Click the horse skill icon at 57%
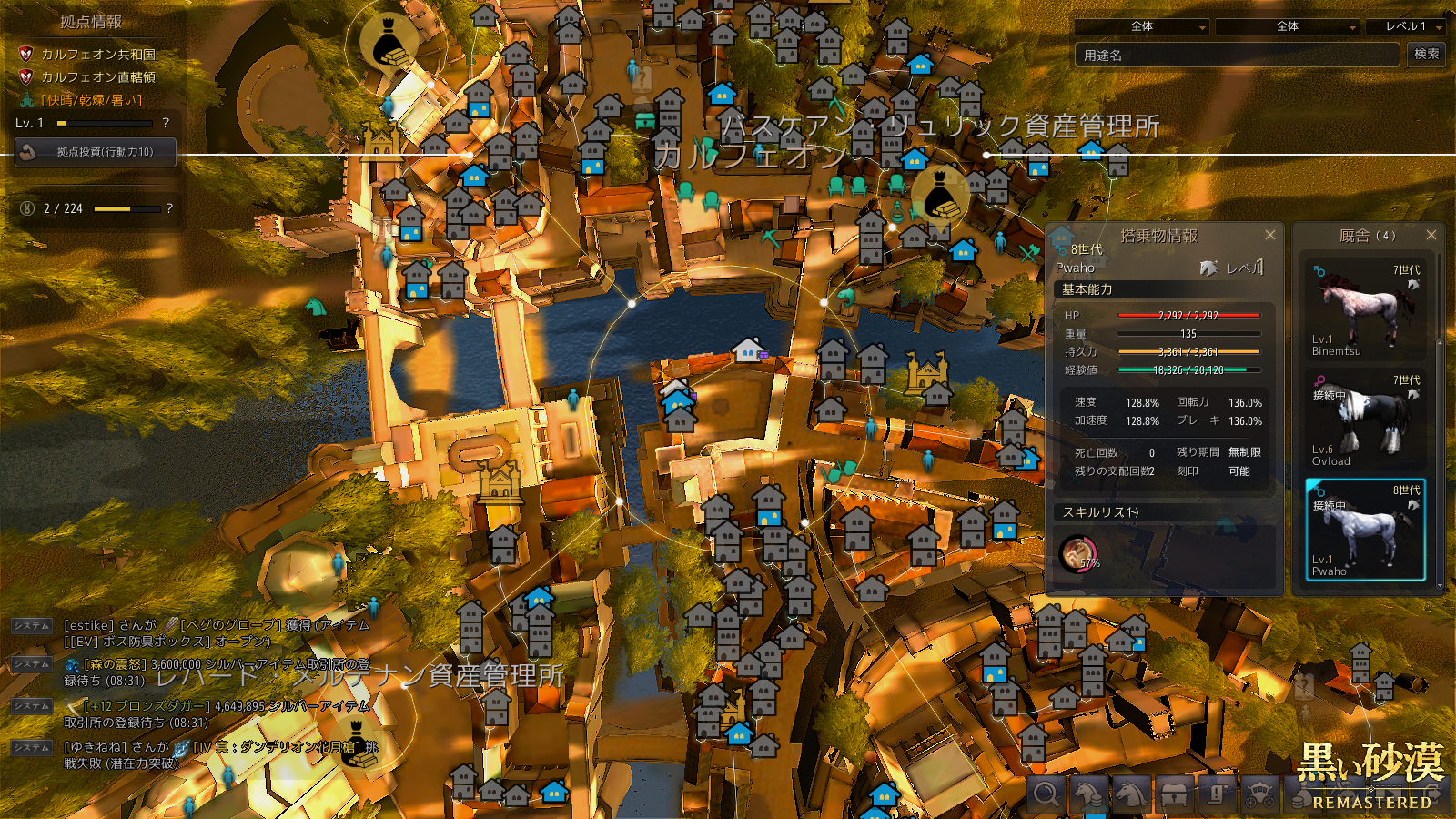The width and height of the screenshot is (1456, 819). [1078, 552]
